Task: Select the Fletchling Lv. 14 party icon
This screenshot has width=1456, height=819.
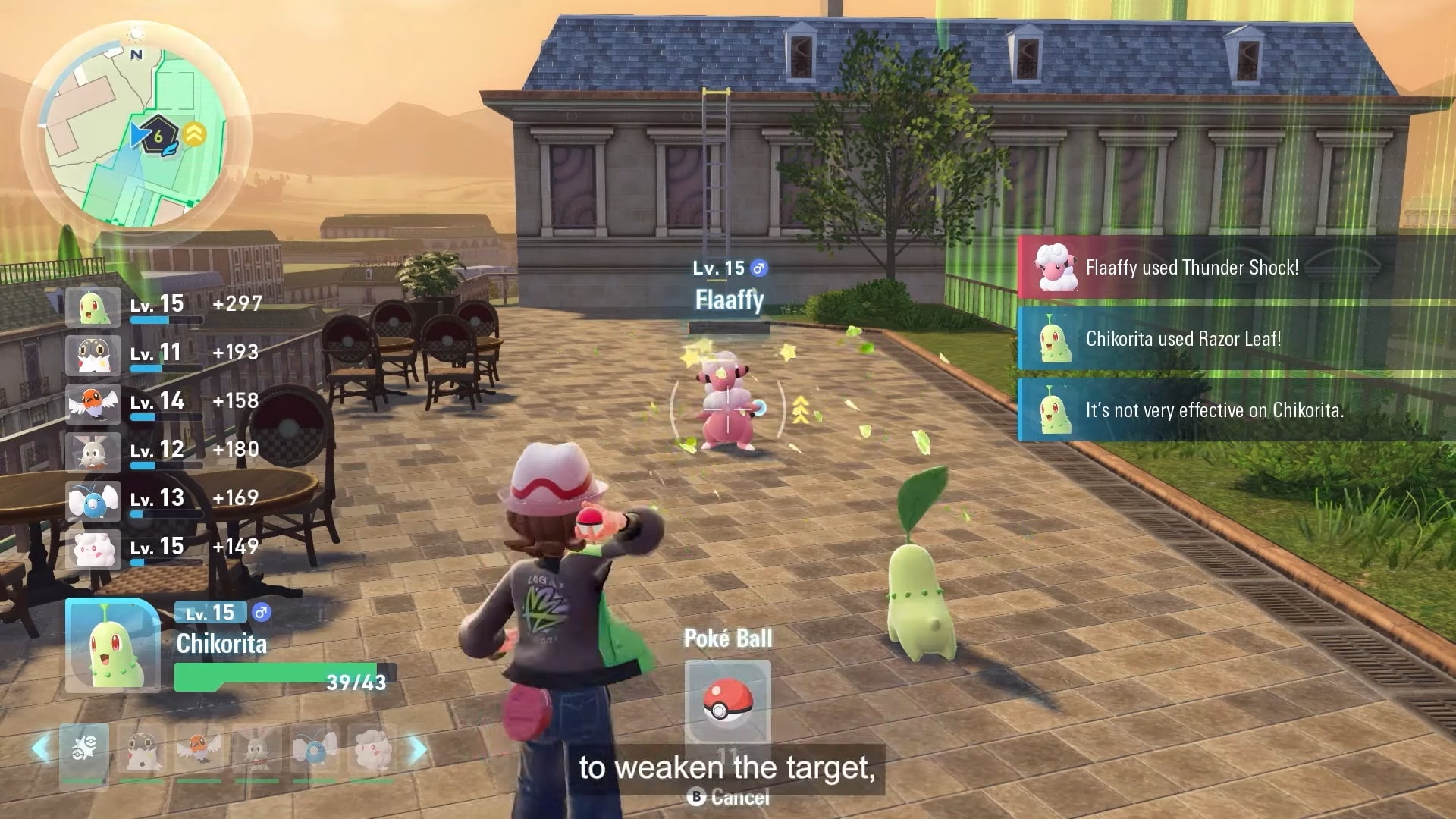Action: [94, 401]
